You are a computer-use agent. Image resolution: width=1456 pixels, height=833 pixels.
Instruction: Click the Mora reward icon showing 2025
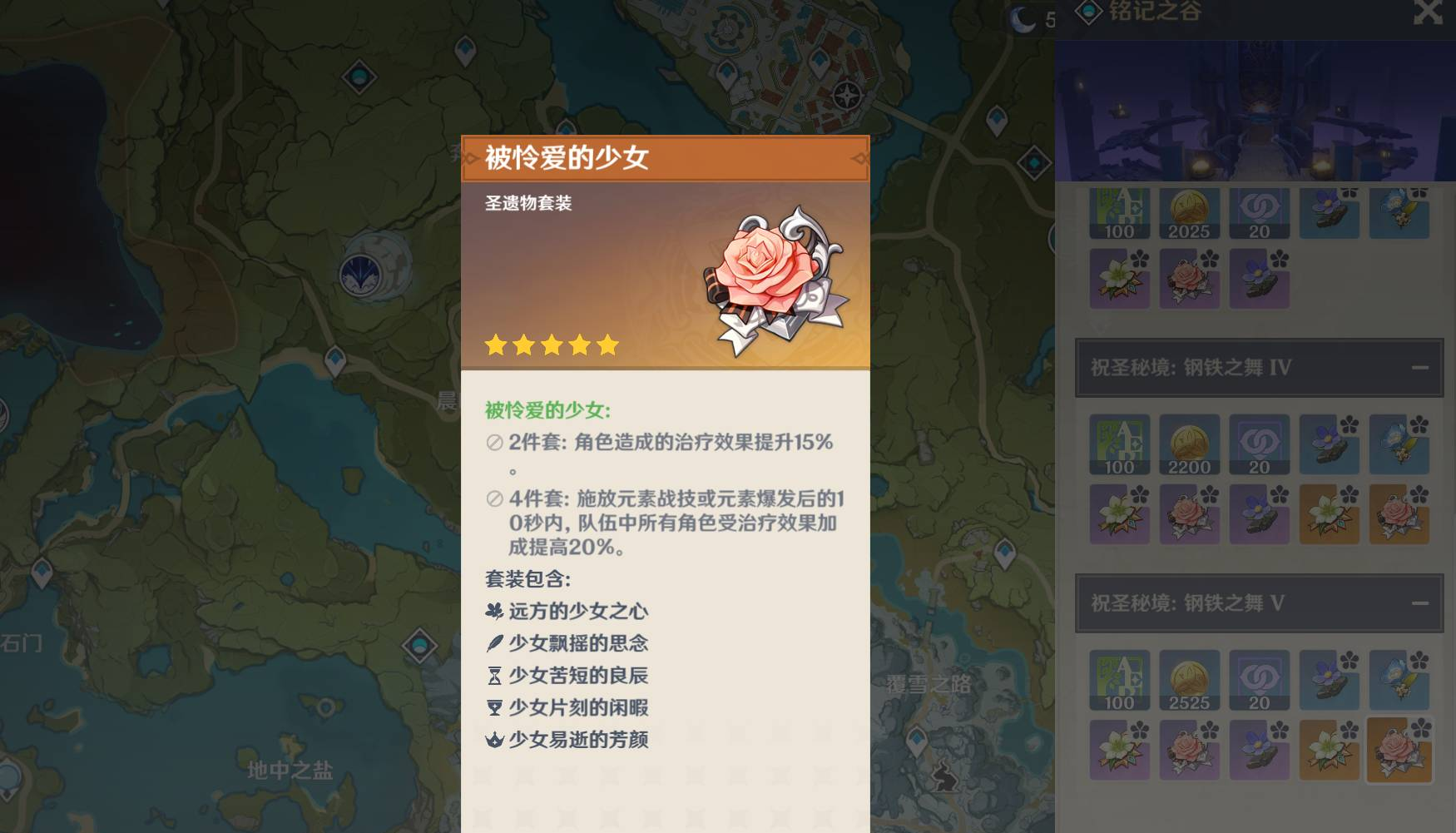1190,213
